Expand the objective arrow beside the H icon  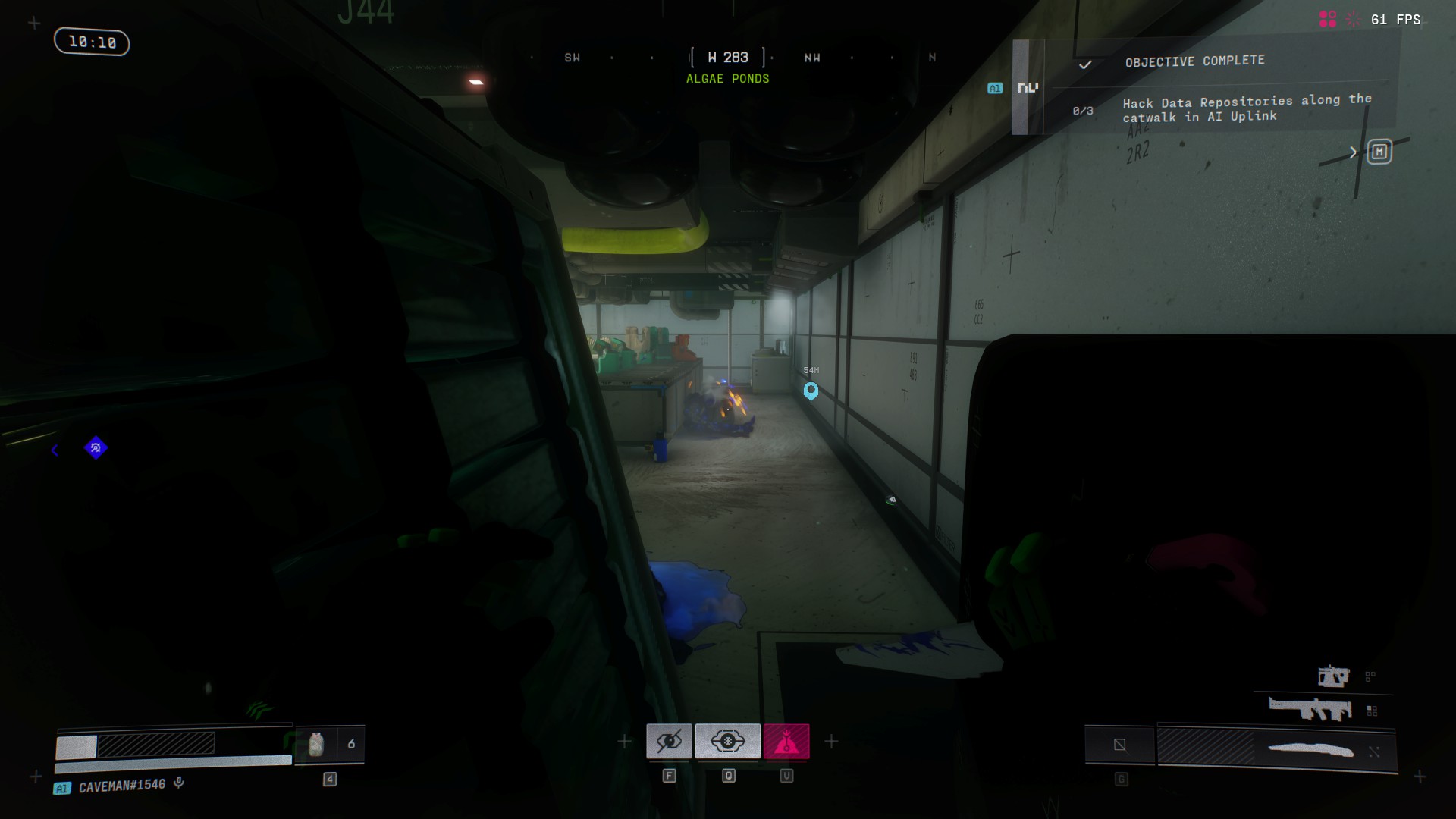coord(1353,152)
